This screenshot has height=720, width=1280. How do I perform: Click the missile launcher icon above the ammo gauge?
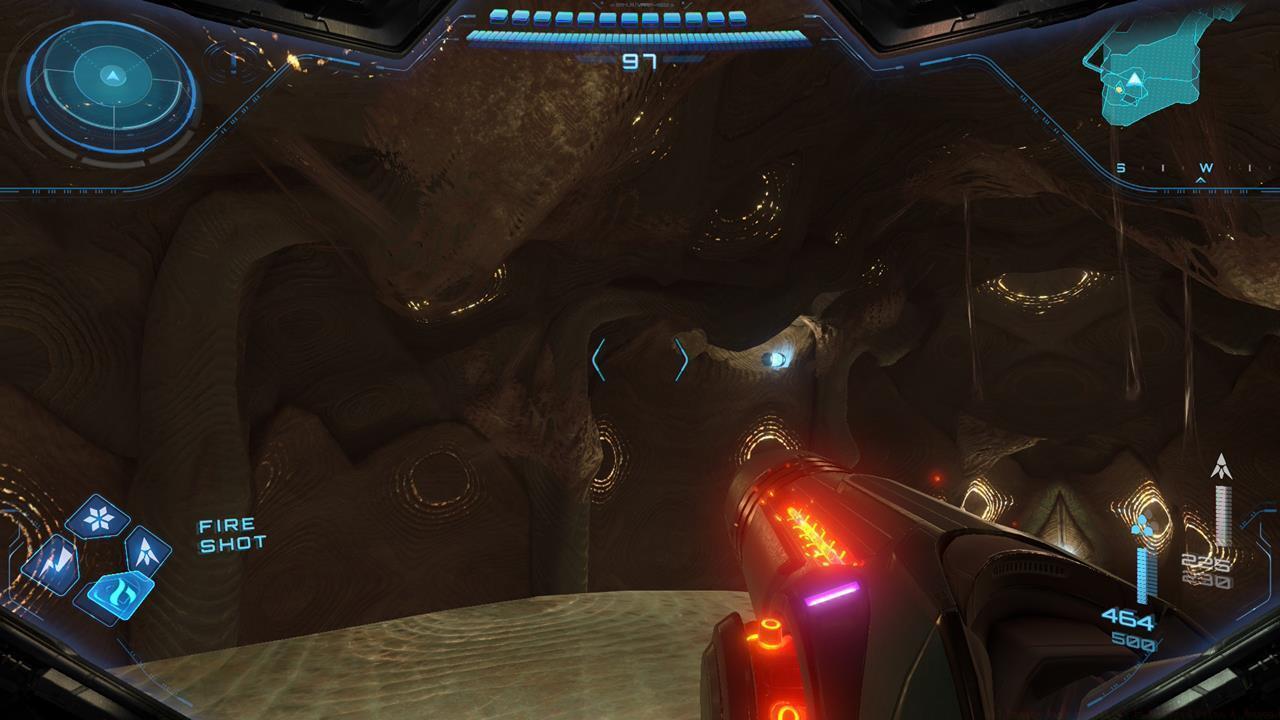(x=1222, y=466)
